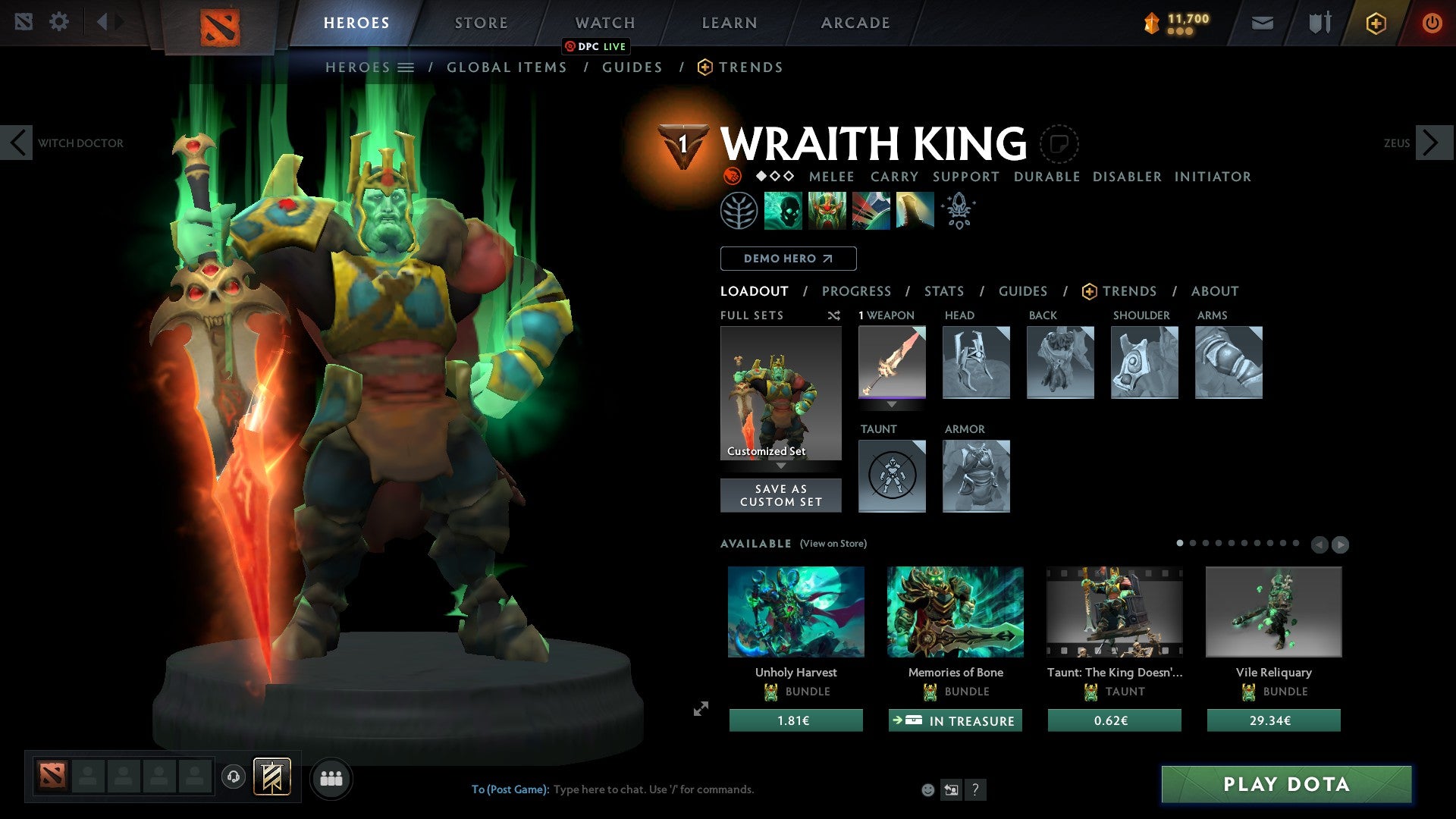
Task: Open Dota Plus hexagon icon in top bar
Action: tap(1375, 23)
